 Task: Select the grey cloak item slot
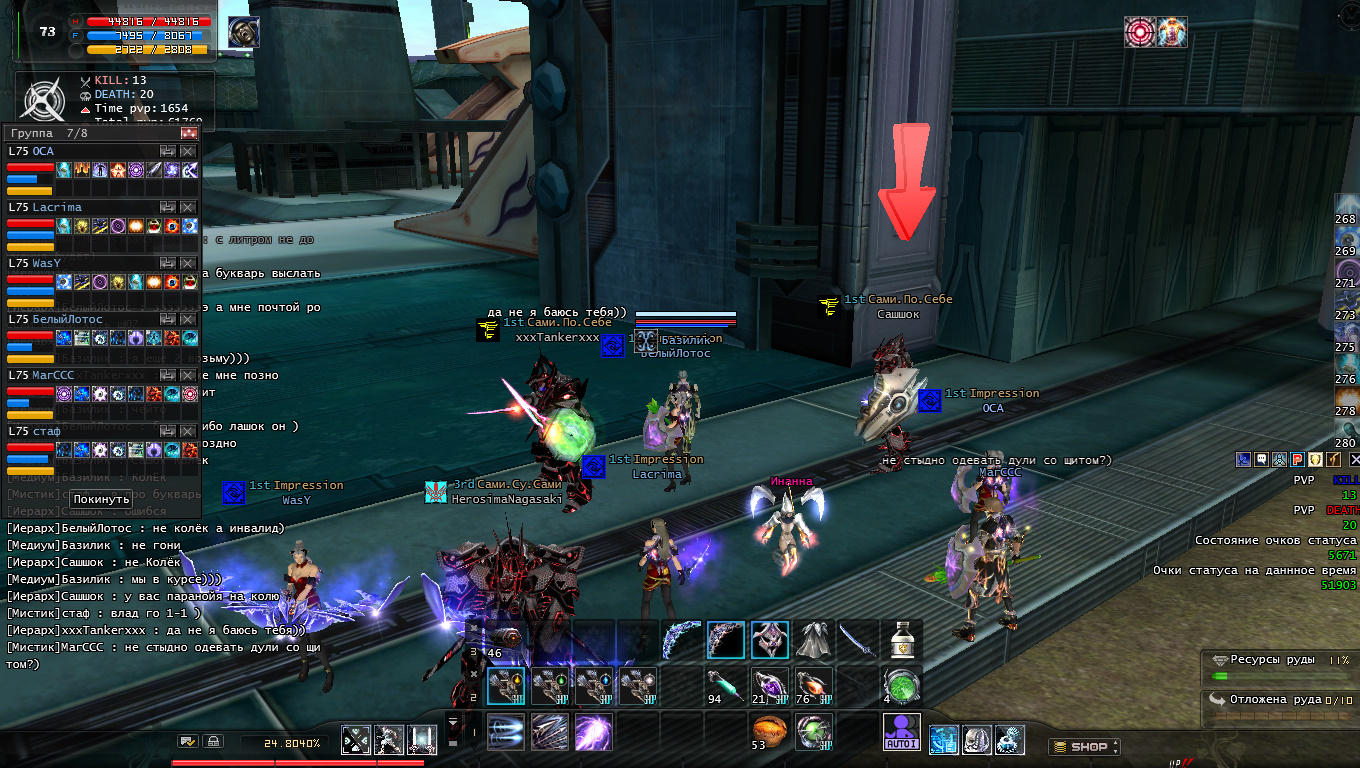tap(815, 640)
